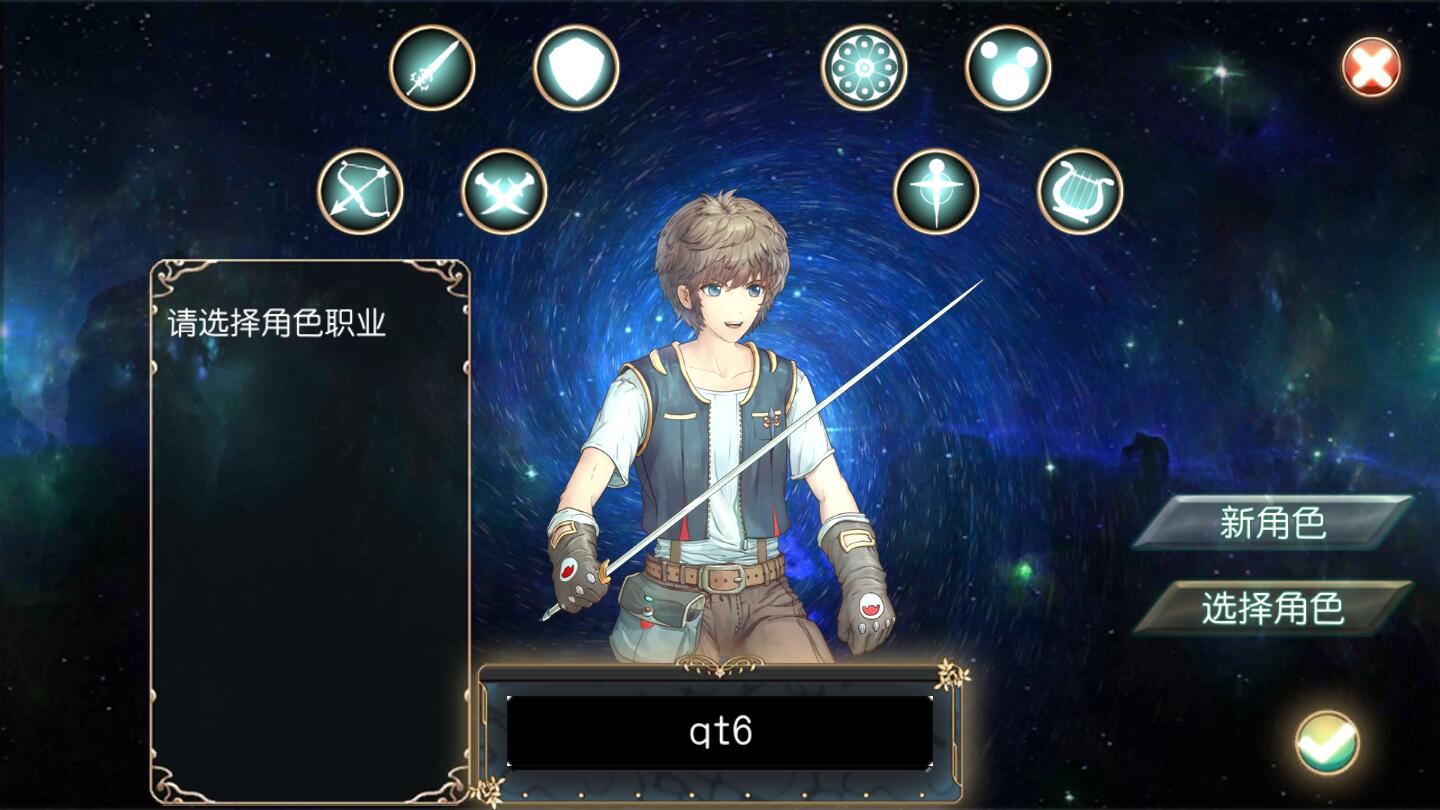Open the 选择角色 select character button
This screenshot has width=1440, height=810.
[1272, 608]
